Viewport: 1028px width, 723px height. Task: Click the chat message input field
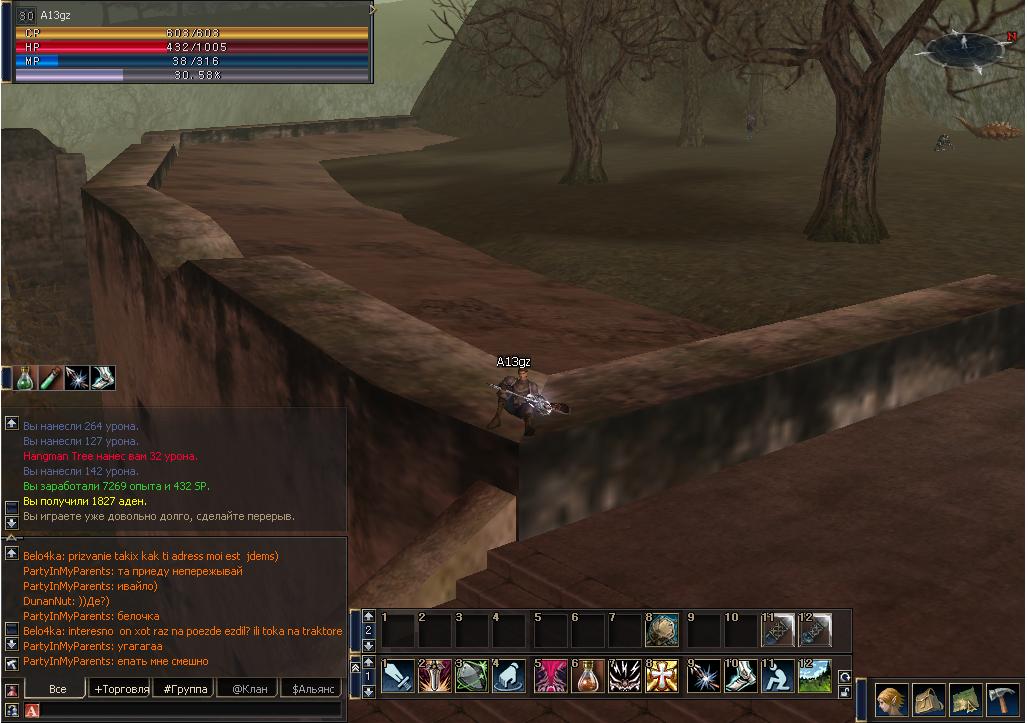pyautogui.click(x=190, y=710)
